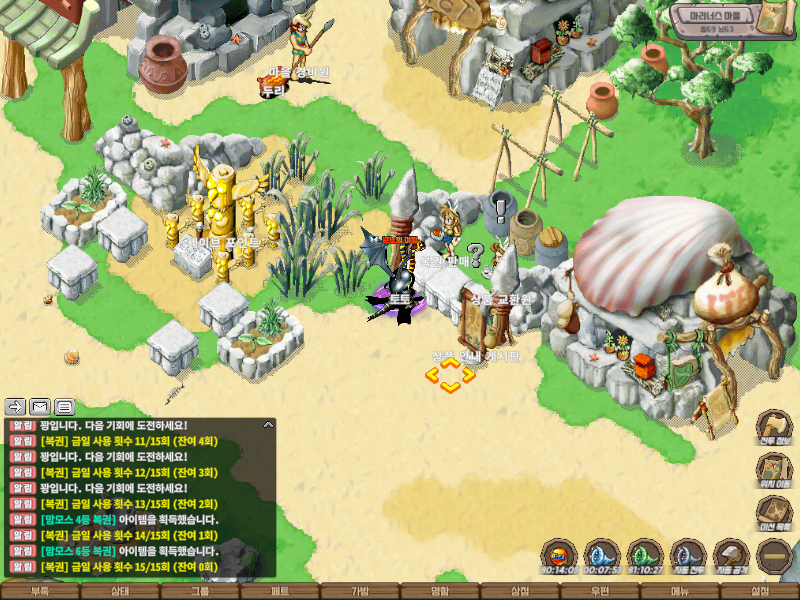Open the 설정 (settings) menu
The height and width of the screenshot is (600, 800).
(760, 591)
